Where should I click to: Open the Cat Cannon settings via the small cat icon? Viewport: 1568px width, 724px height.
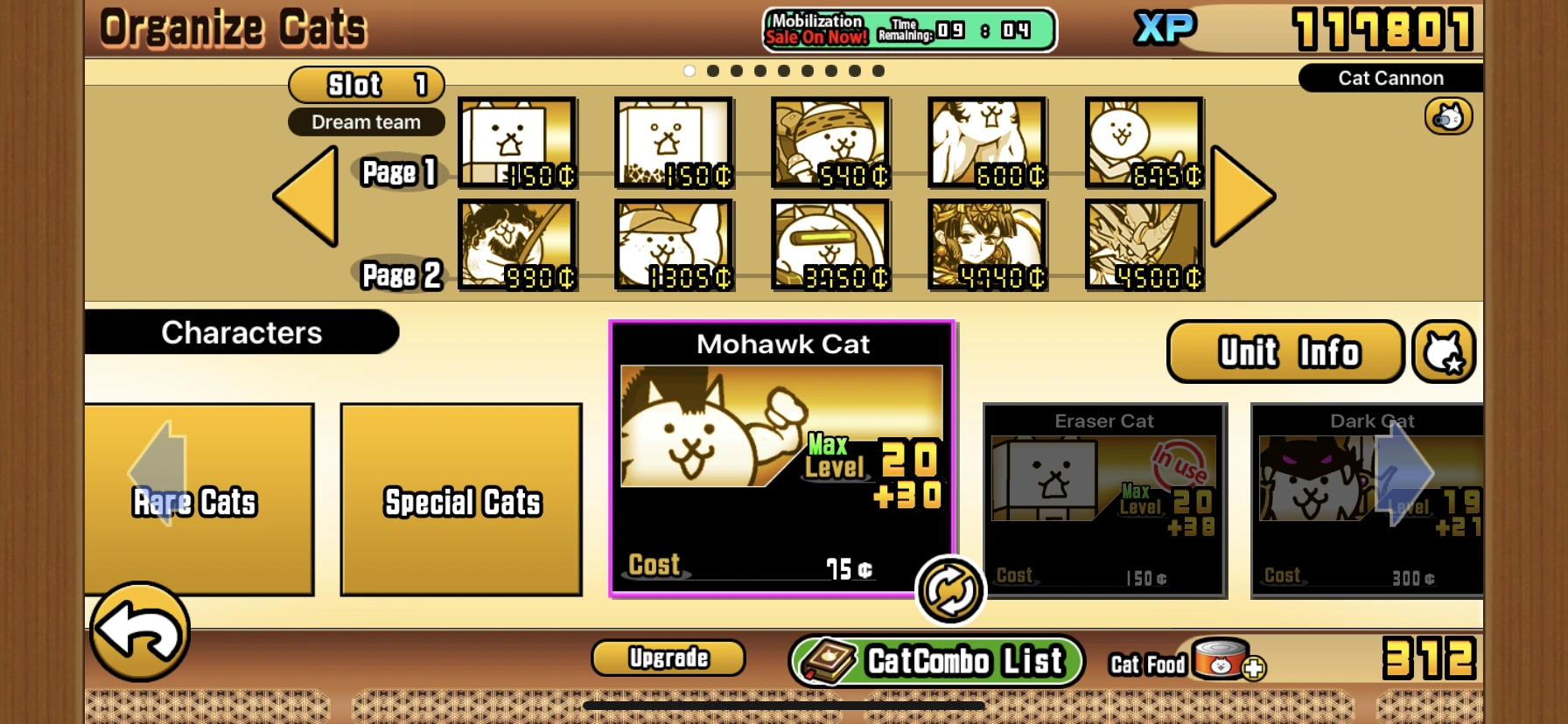1448,115
